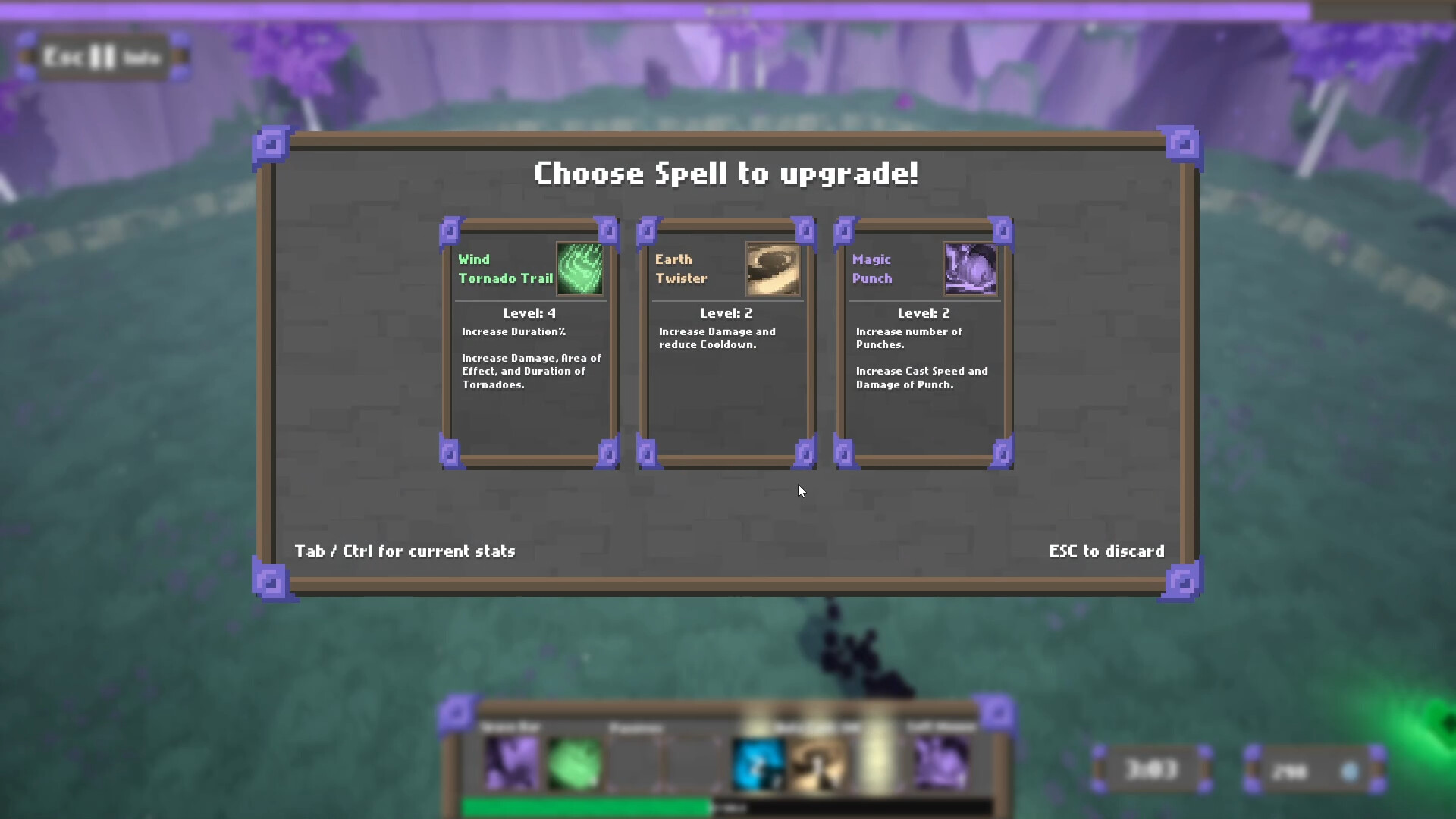The image size is (1456, 819).
Task: Select the Magic Punch fist icon
Action: coord(971,269)
